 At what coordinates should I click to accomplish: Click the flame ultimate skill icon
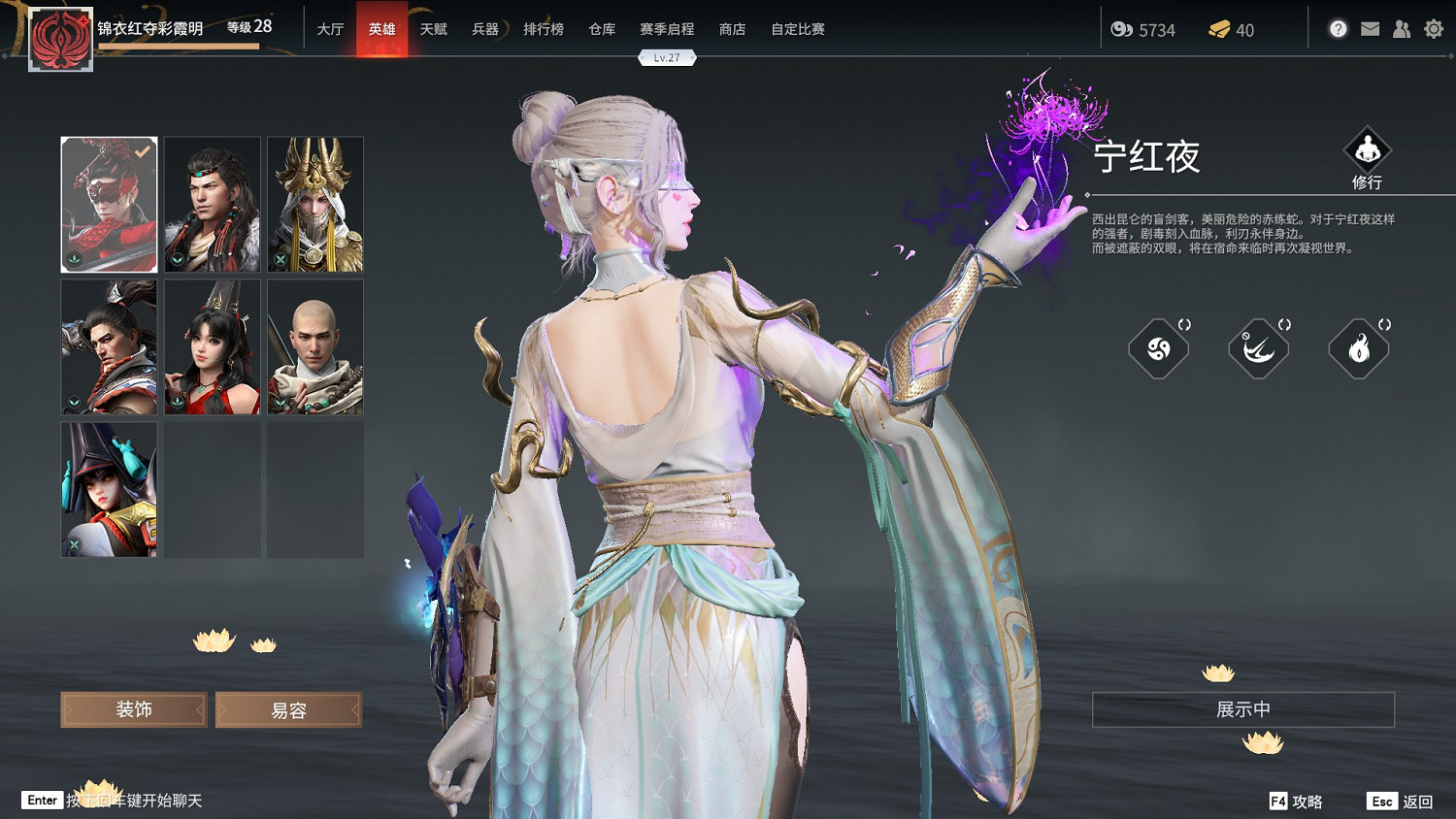pyautogui.click(x=1358, y=348)
